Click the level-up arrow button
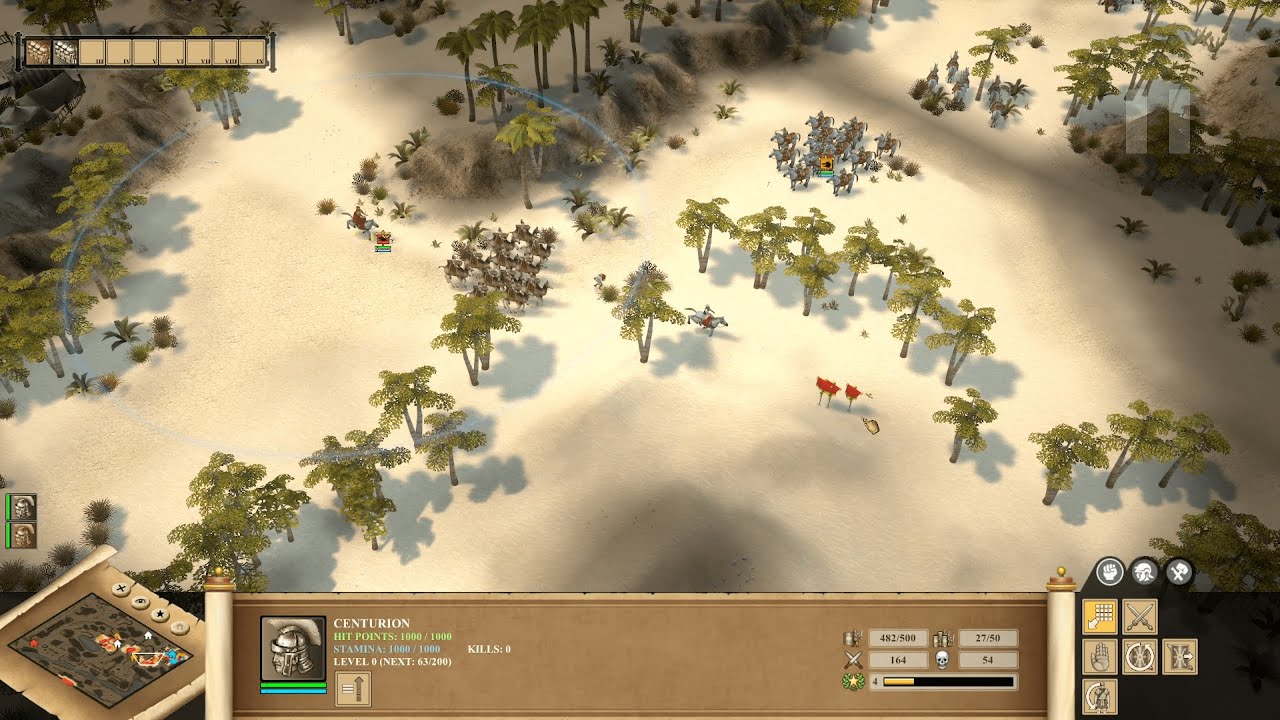Viewport: 1280px width, 720px height. point(353,688)
